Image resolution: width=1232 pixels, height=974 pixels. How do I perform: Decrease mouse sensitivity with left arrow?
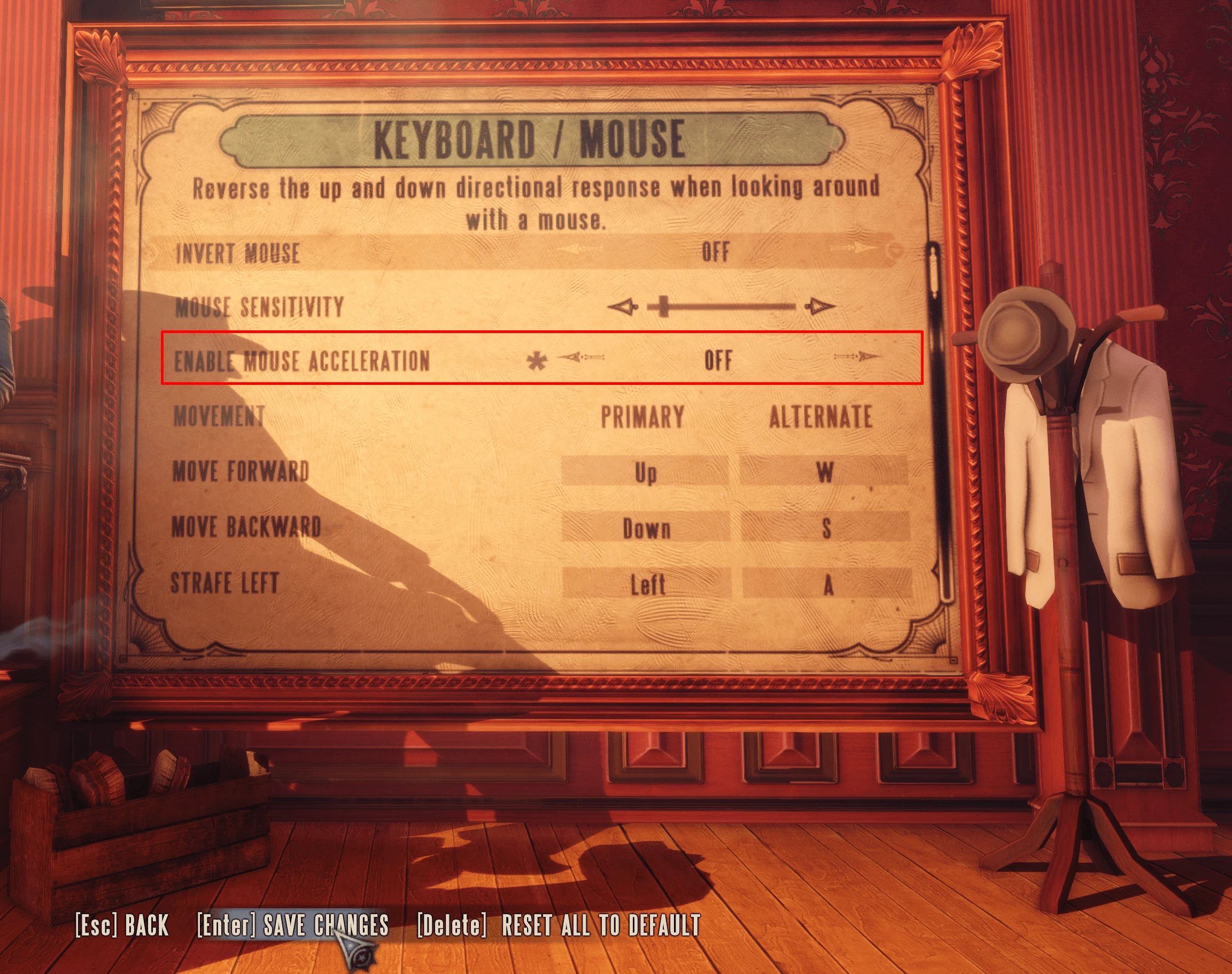tap(623, 307)
